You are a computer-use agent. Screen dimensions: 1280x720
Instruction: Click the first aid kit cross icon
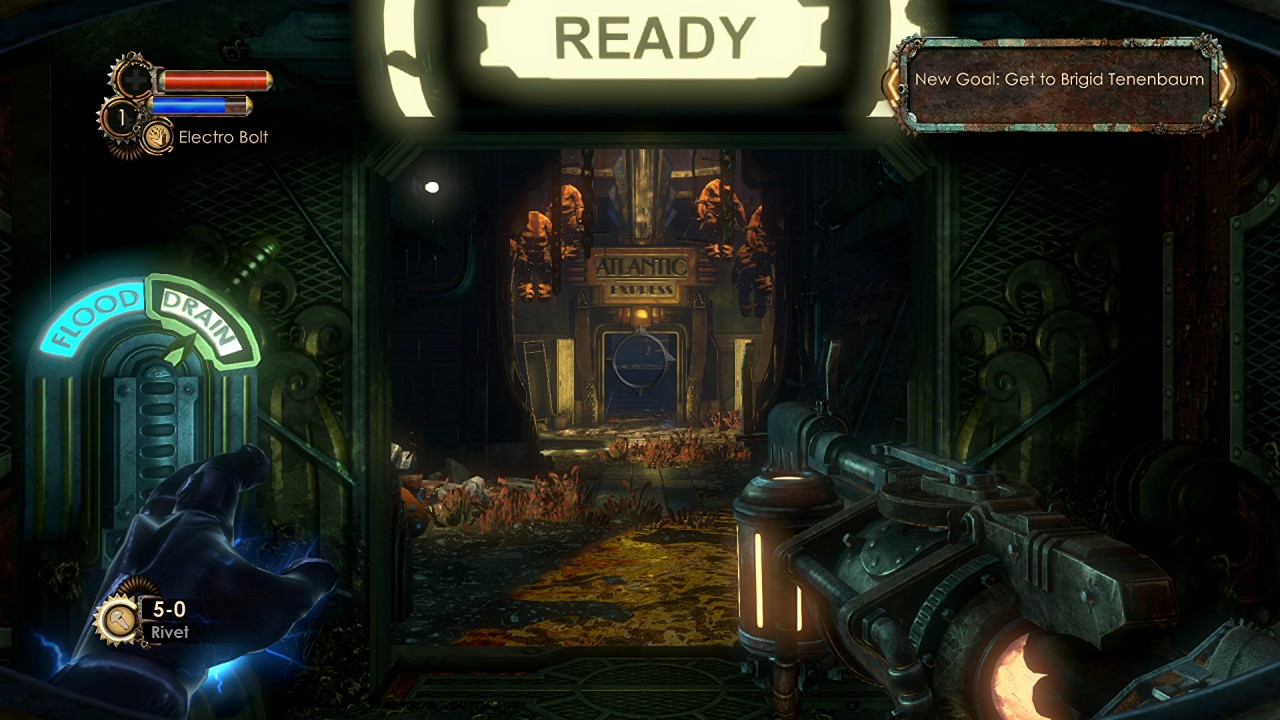[133, 79]
